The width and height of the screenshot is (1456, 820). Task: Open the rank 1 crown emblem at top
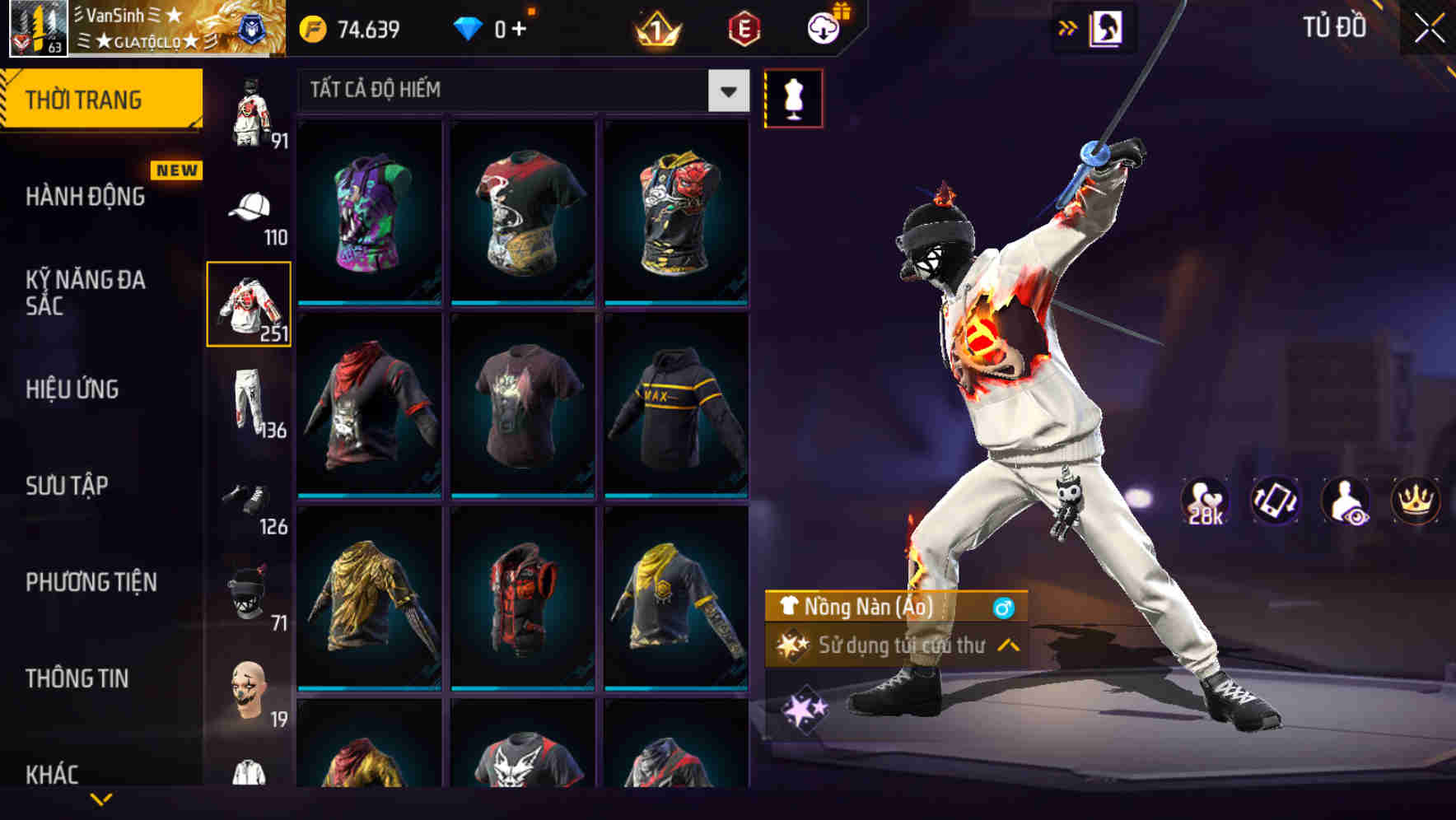point(653,27)
